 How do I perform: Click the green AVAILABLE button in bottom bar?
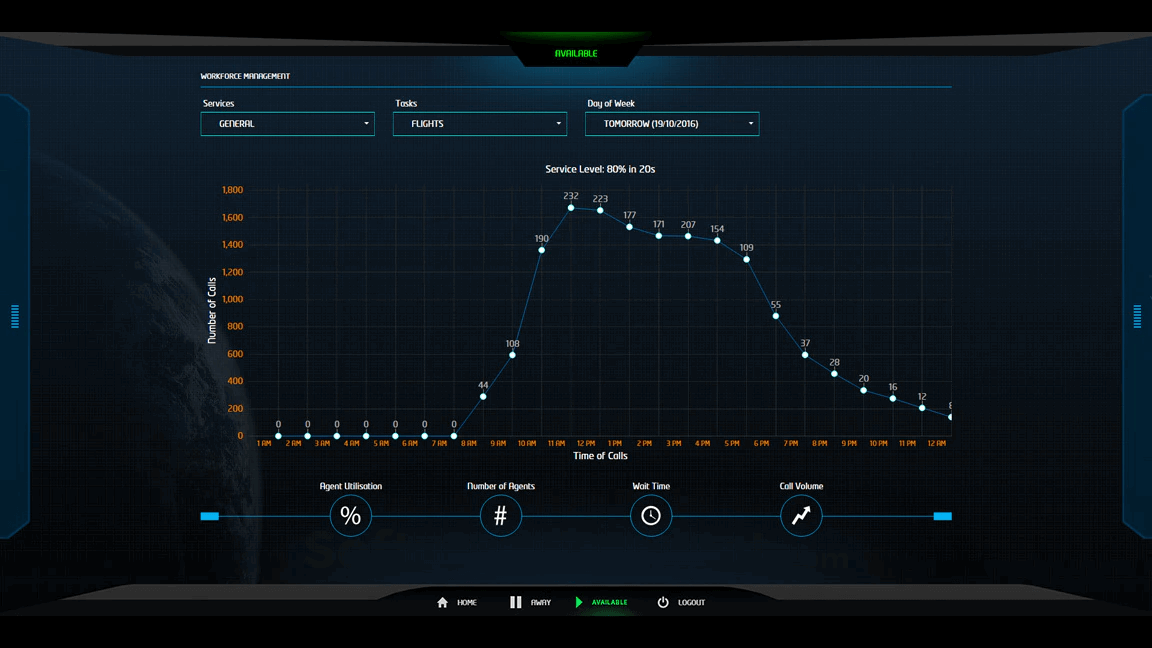601,603
